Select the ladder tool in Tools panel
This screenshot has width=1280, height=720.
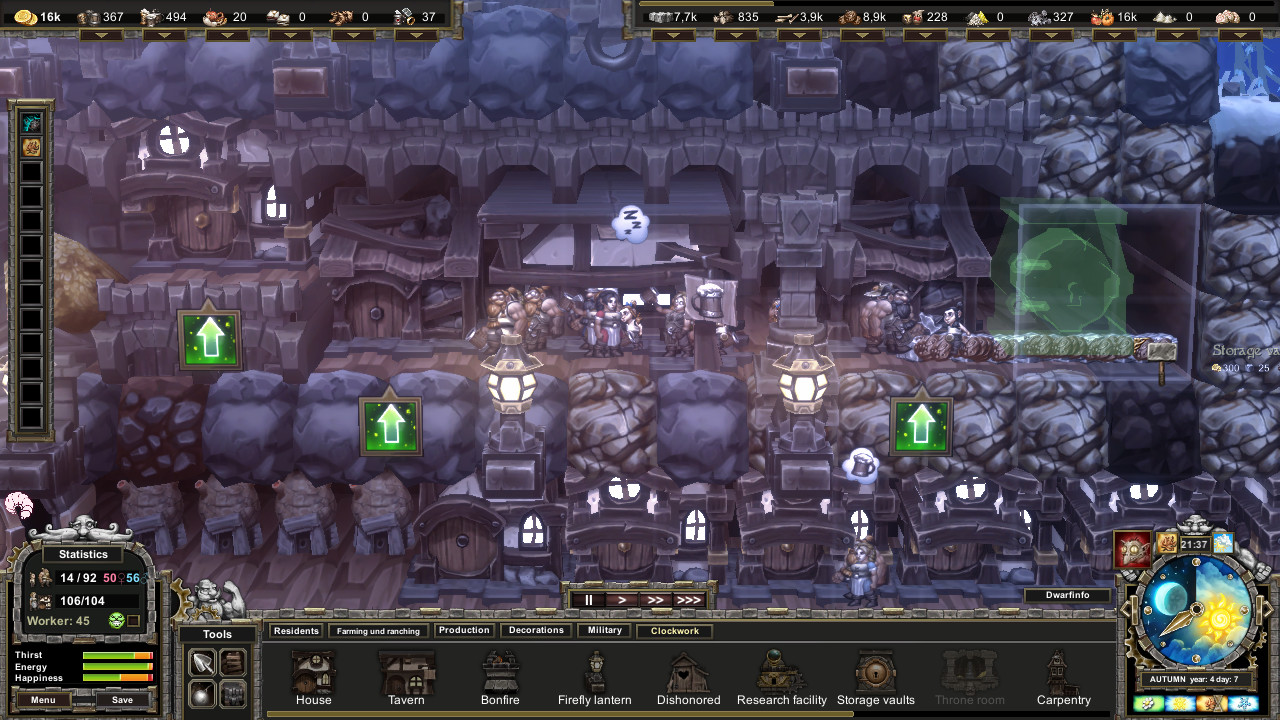tap(232, 661)
